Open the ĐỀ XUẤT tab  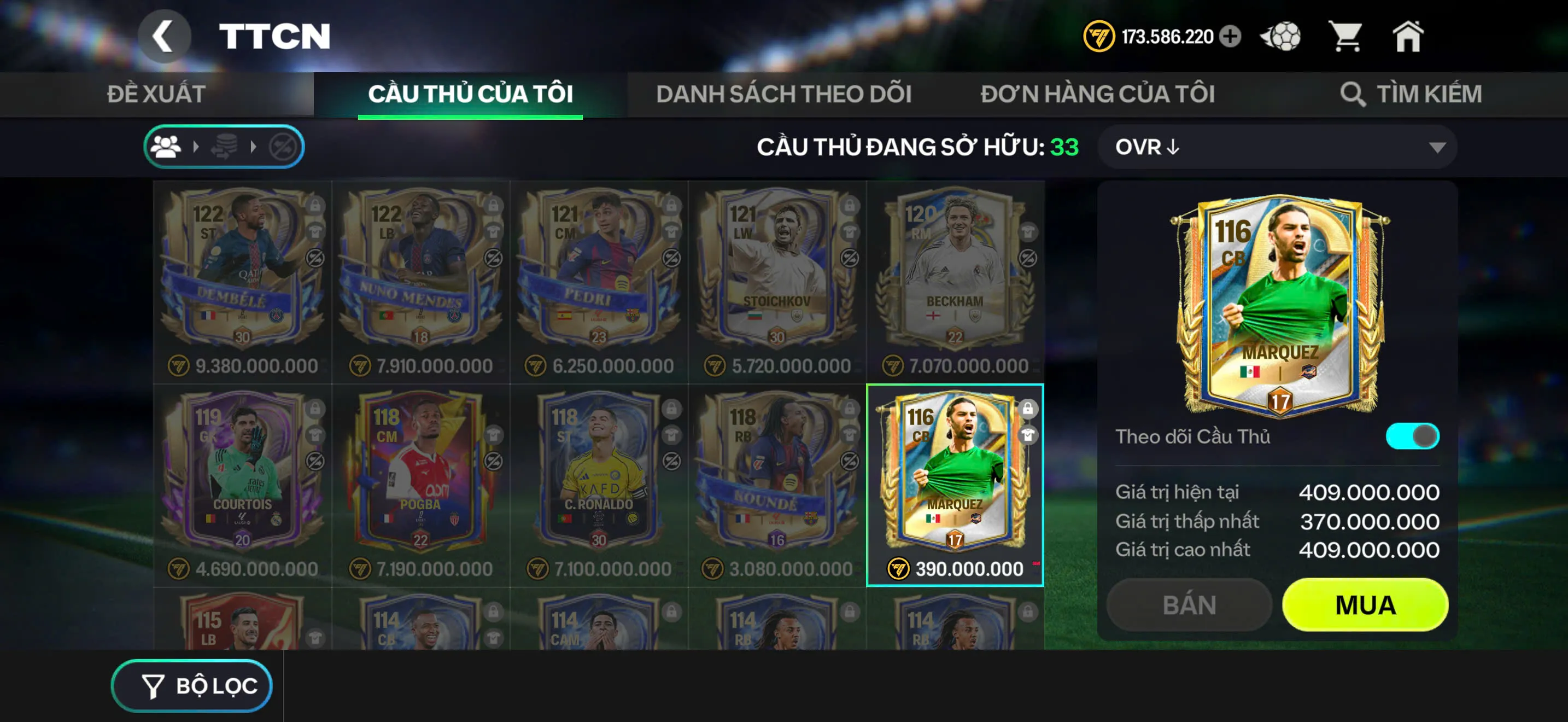pos(156,95)
